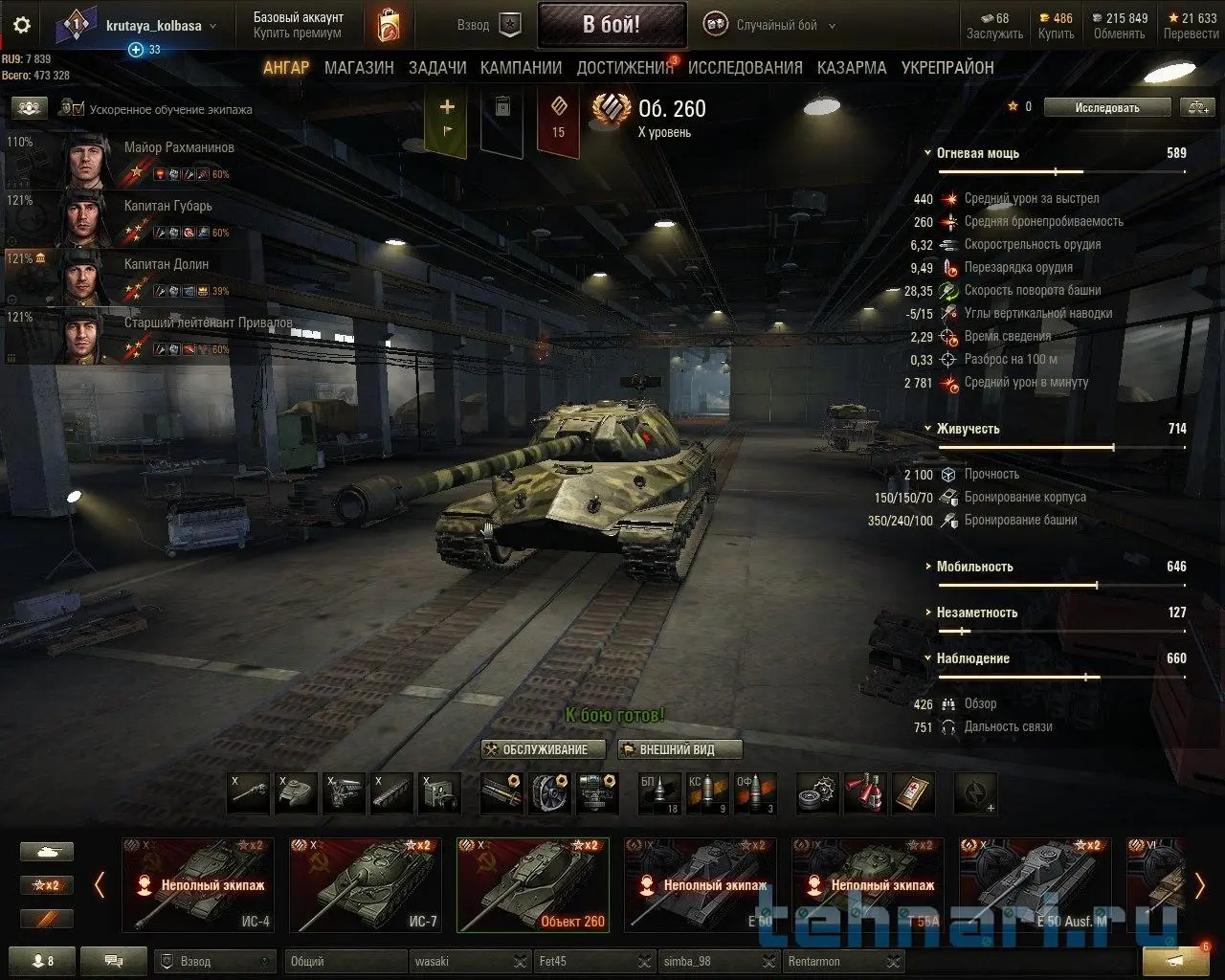Switch to the КАЗАРМА tab
Viewport: 1225px width, 980px height.
(x=852, y=68)
